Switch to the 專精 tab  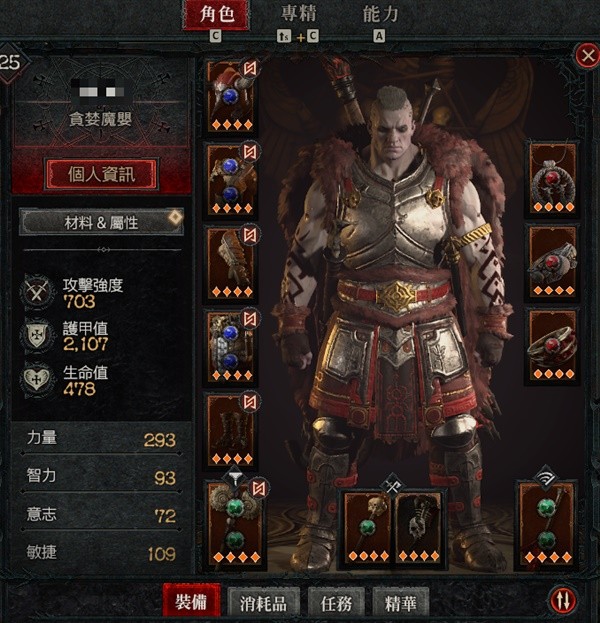tap(298, 15)
